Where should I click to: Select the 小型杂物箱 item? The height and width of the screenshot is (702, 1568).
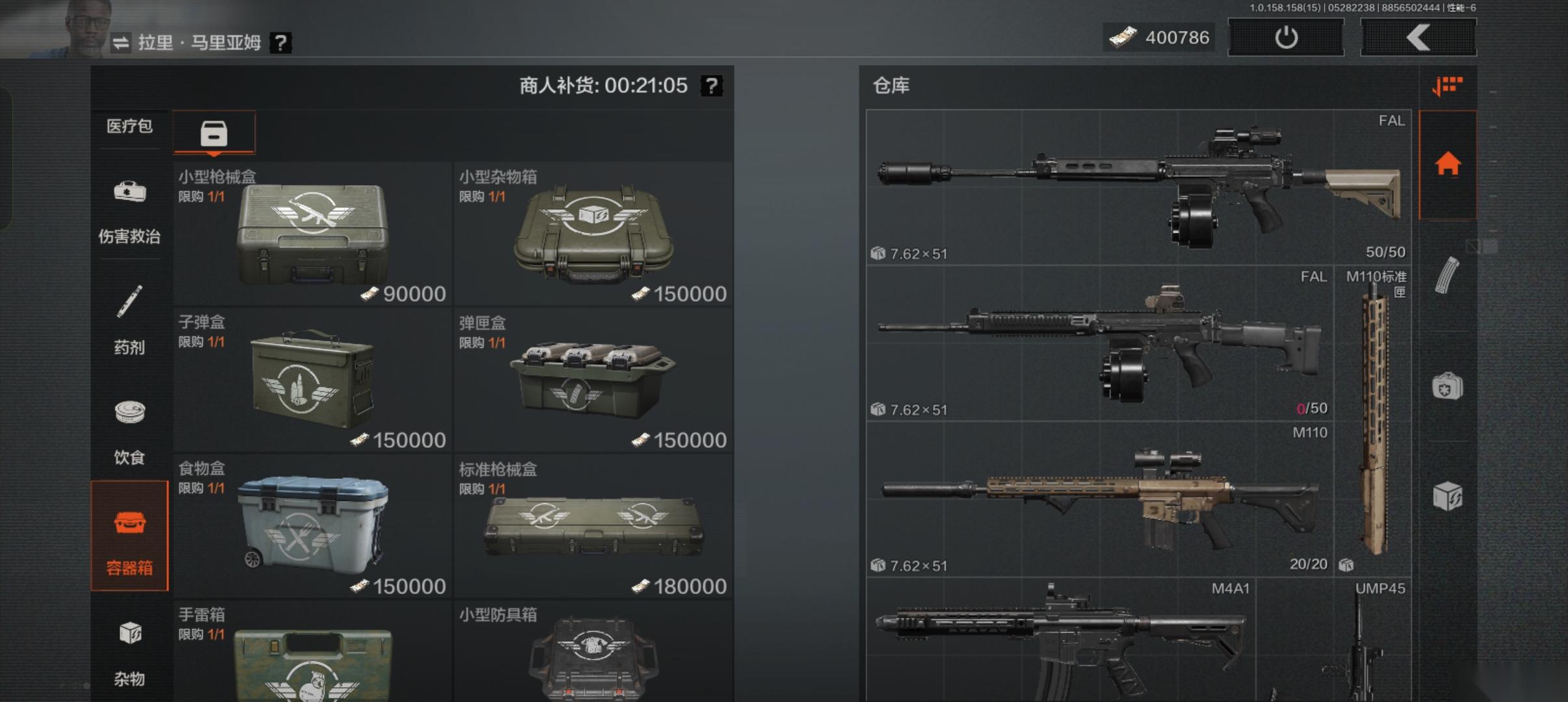[x=594, y=234]
